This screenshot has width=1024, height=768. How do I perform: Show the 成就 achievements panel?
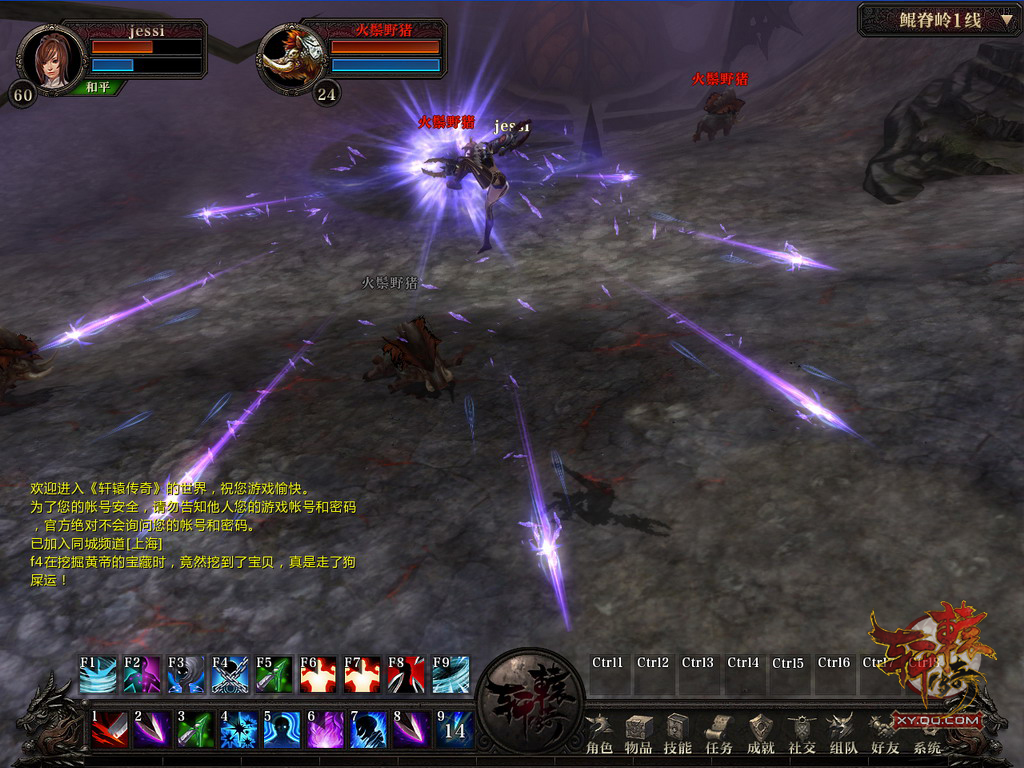(761, 733)
